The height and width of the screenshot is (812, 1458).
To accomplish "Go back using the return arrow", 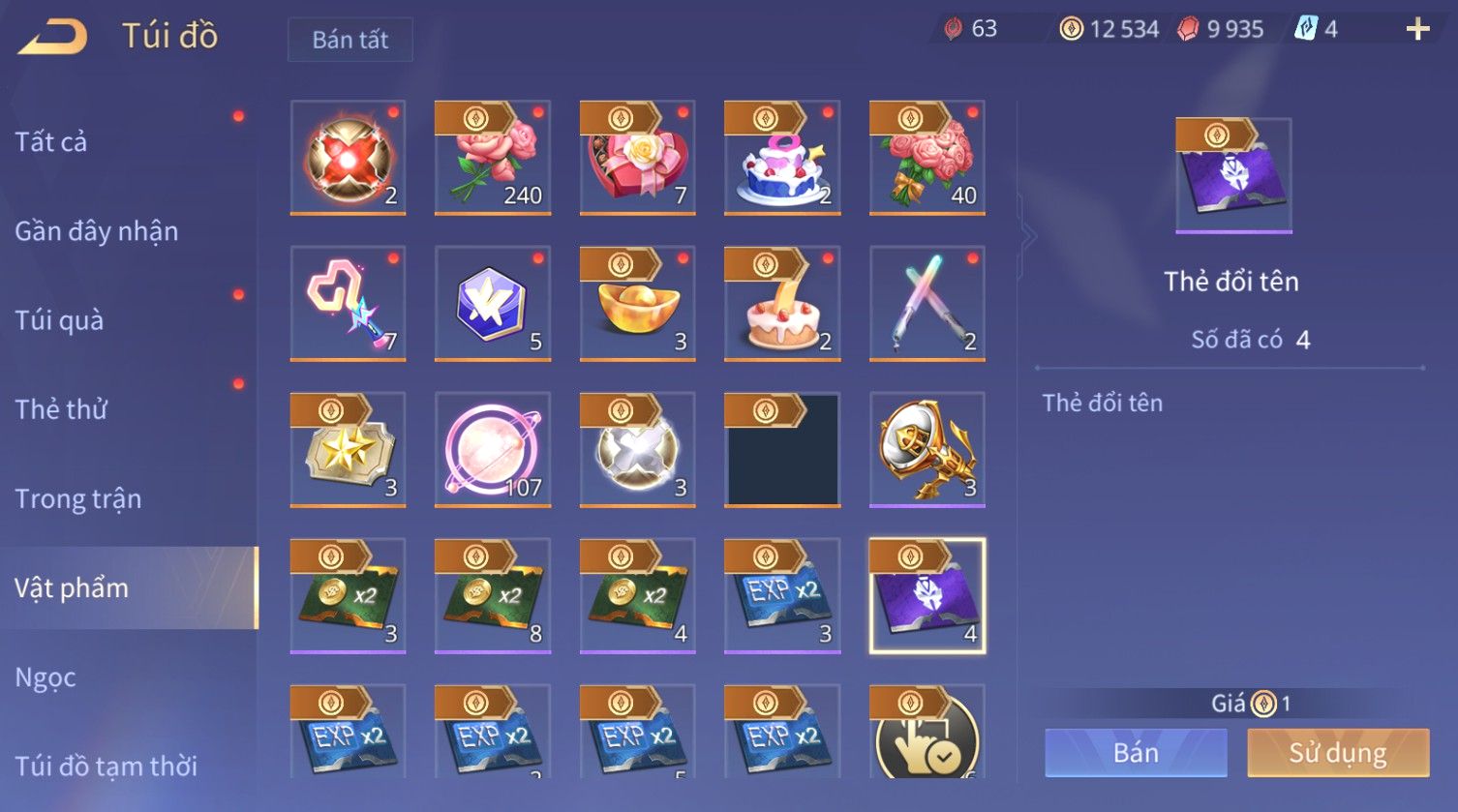I will tap(53, 37).
